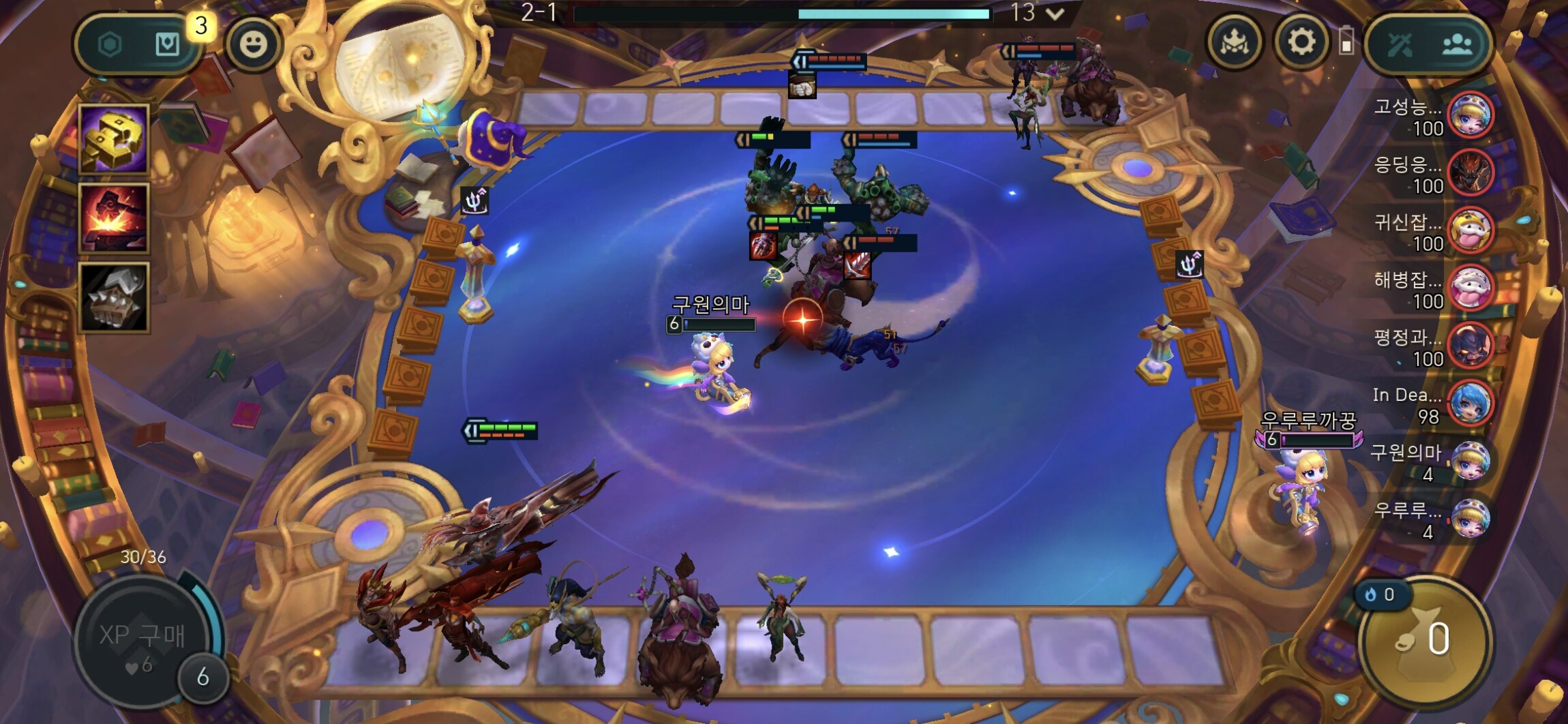Viewport: 1568px width, 724px height.
Task: Buy XP with the XP 구매 button
Action: pos(142,636)
